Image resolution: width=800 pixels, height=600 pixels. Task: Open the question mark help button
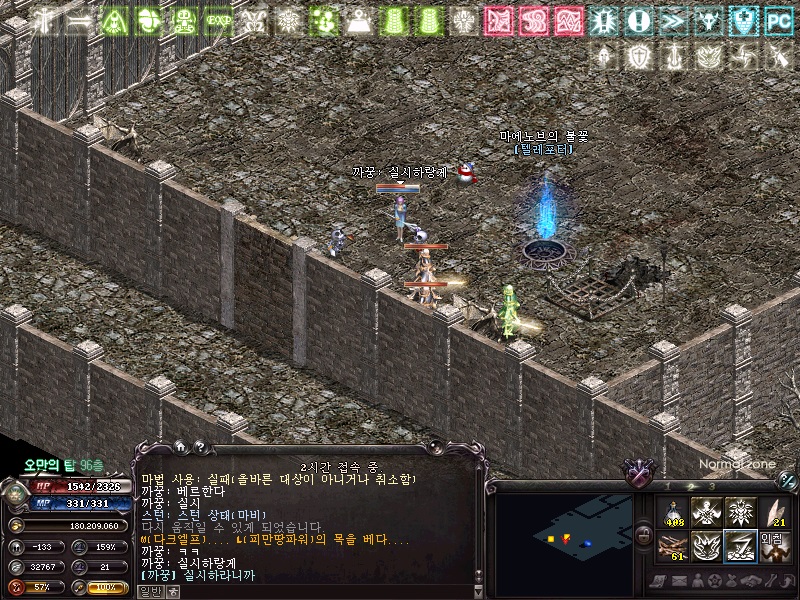[199, 449]
